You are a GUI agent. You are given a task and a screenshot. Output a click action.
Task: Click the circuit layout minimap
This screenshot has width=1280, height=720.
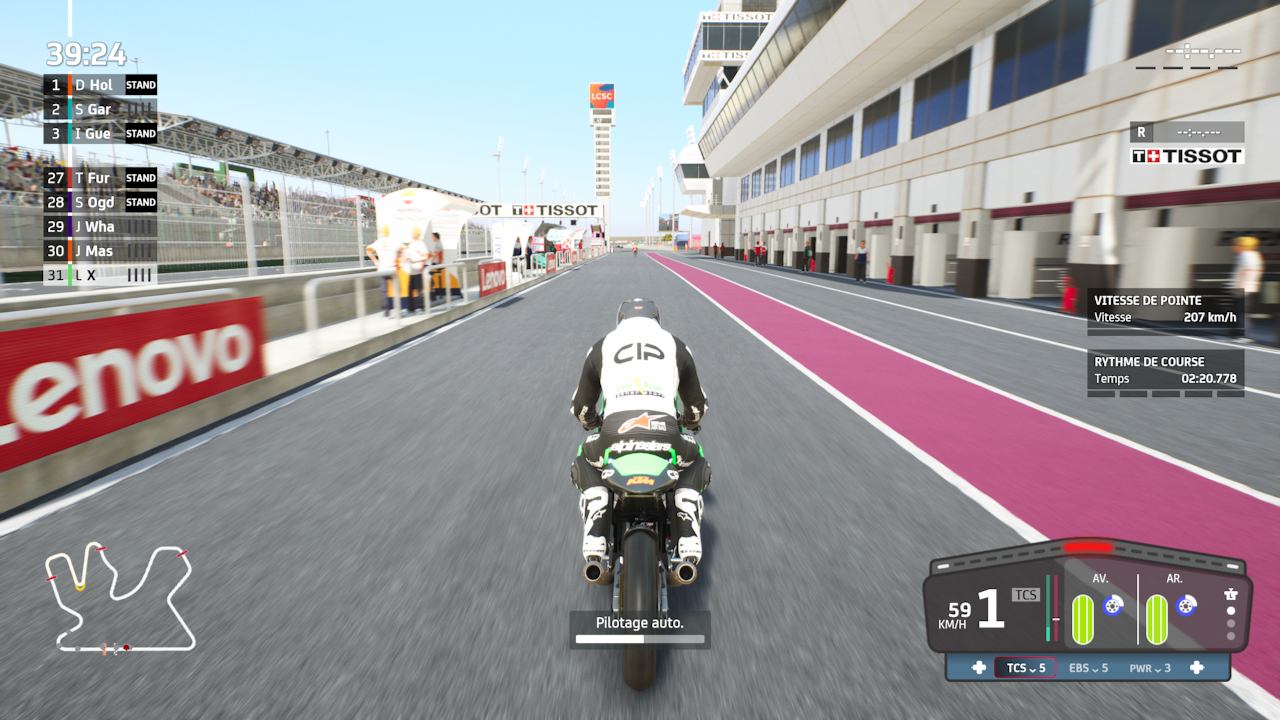119,598
